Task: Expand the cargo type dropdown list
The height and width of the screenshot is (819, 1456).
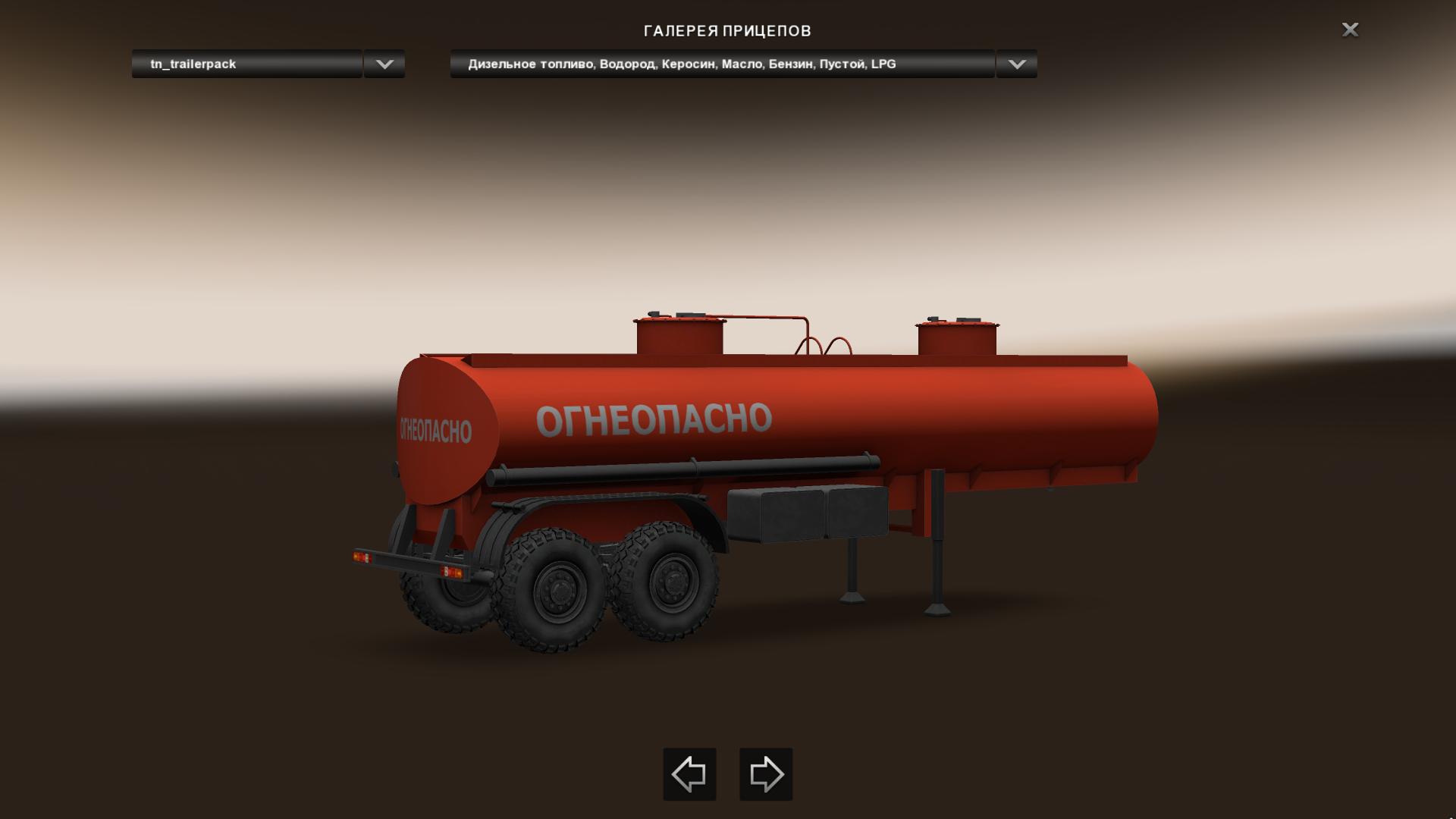Action: pos(1016,64)
